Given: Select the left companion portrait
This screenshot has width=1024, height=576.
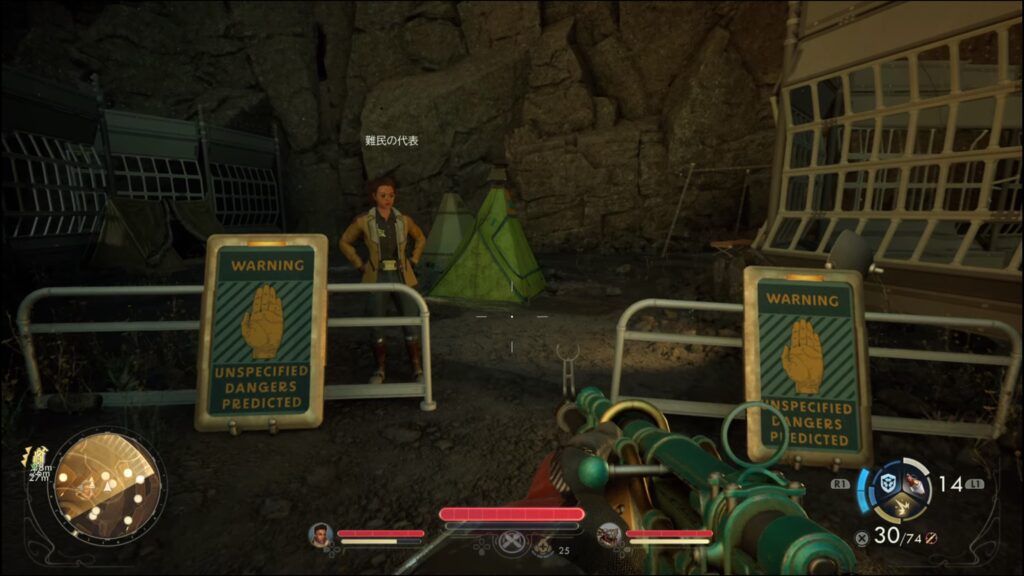Looking at the screenshot, I should pyautogui.click(x=320, y=535).
